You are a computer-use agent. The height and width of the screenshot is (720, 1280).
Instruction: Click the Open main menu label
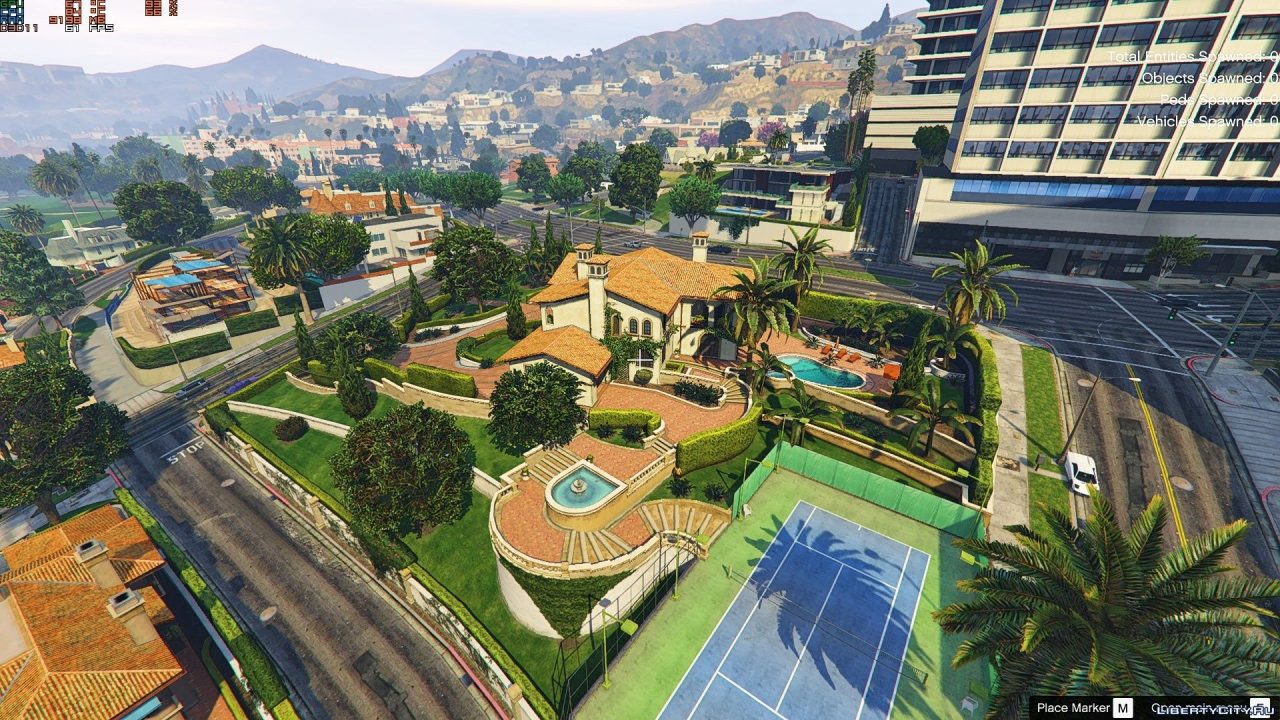[x=1200, y=706]
